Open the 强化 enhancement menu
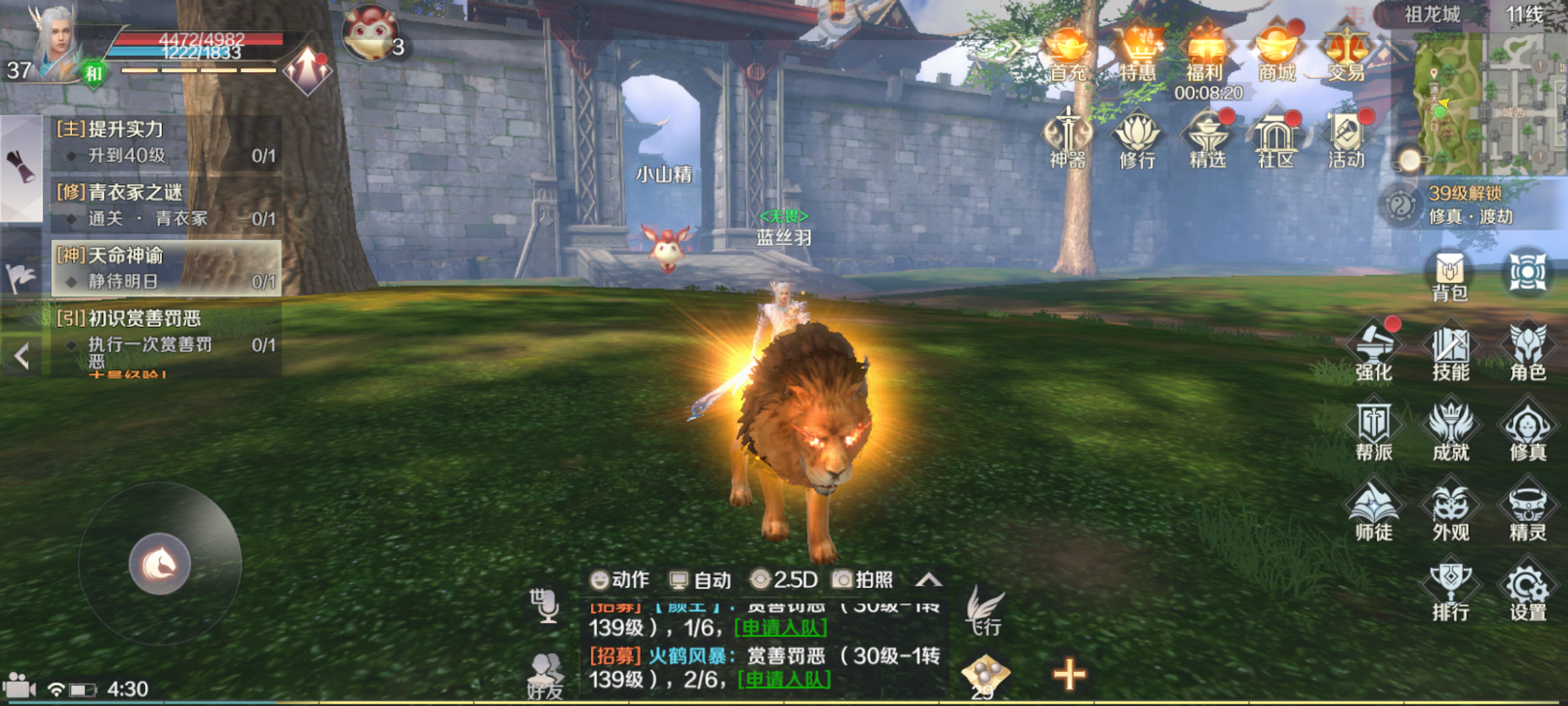The width and height of the screenshot is (1568, 706). pyautogui.click(x=1374, y=352)
